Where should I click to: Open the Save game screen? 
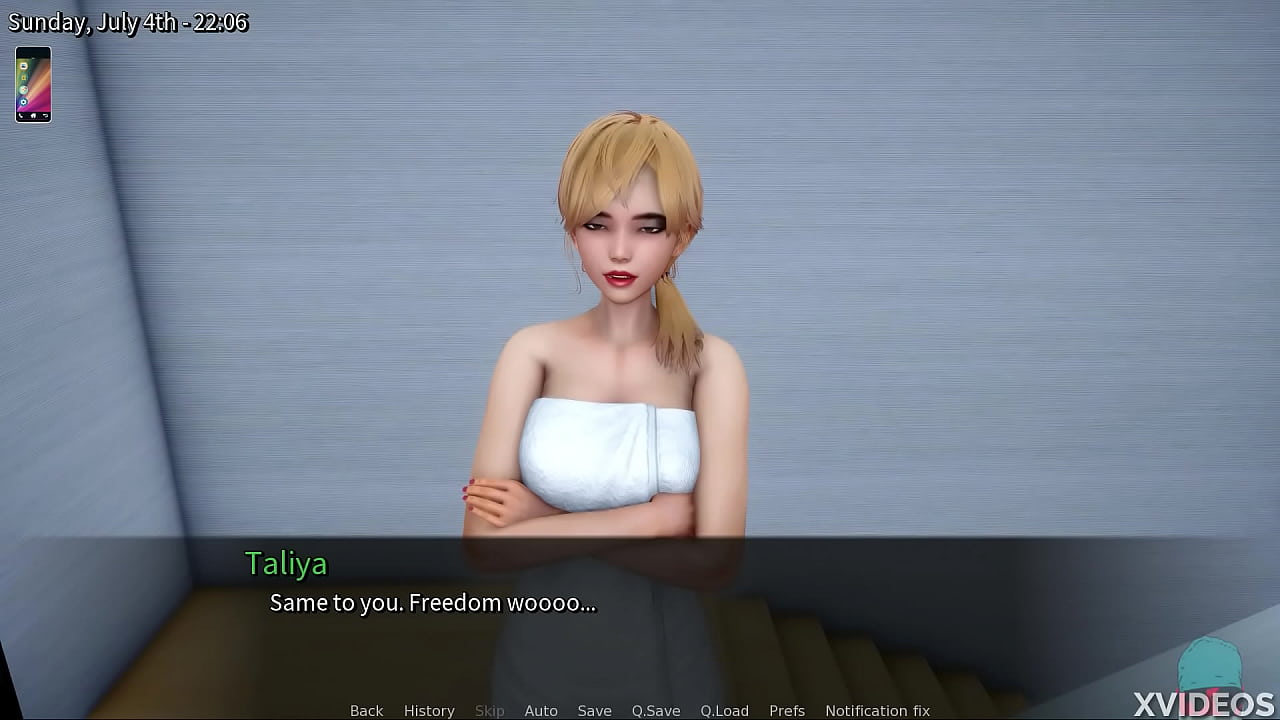pos(595,710)
